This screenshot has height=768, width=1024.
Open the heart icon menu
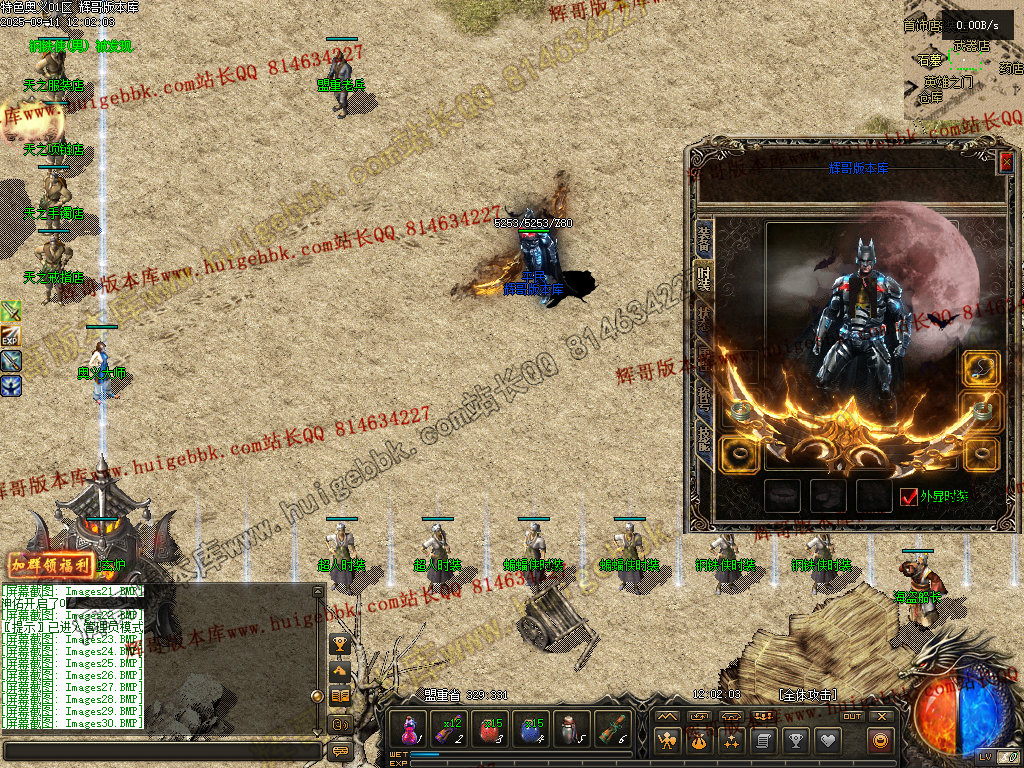[826, 741]
